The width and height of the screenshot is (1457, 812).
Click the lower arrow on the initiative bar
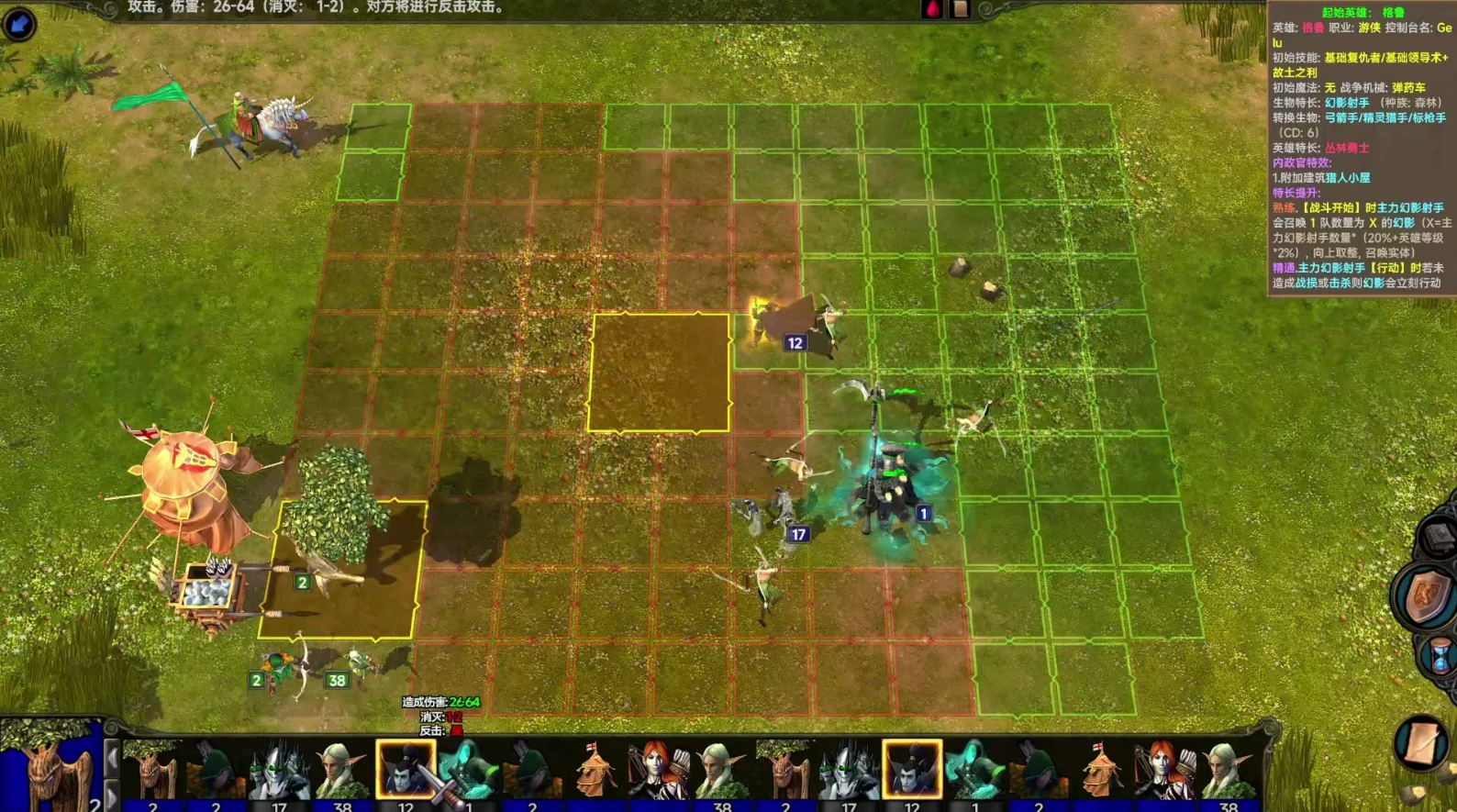point(111,796)
